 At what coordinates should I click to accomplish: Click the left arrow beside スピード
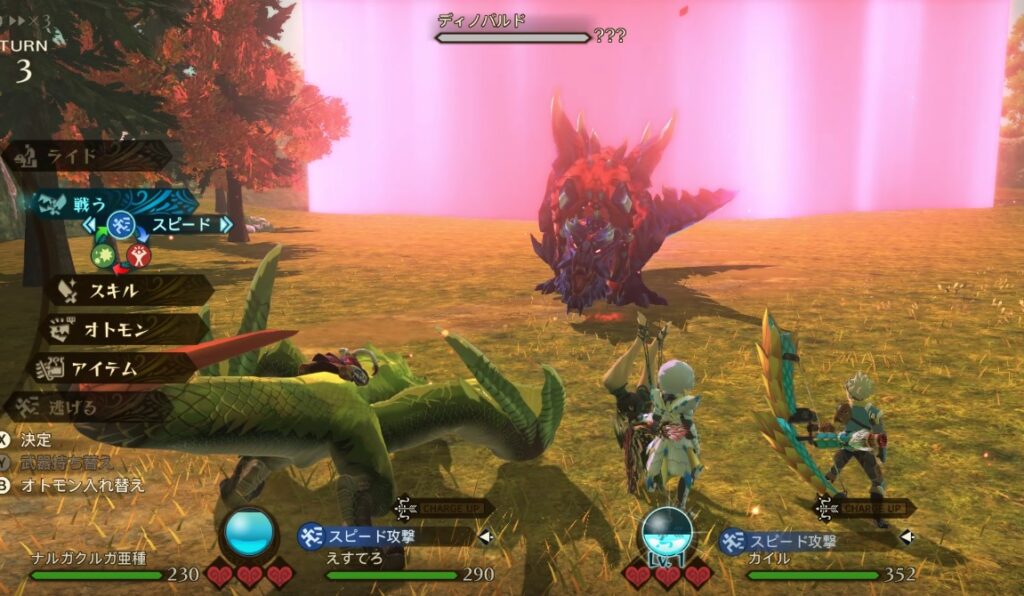[x=88, y=225]
